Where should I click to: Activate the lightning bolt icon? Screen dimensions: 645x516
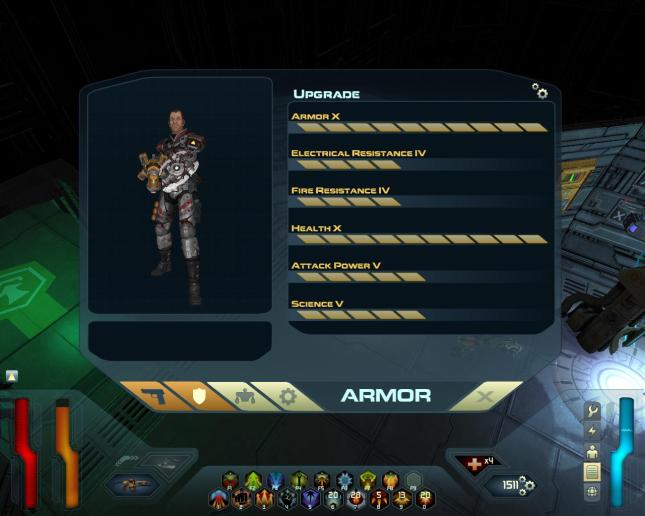[x=592, y=431]
